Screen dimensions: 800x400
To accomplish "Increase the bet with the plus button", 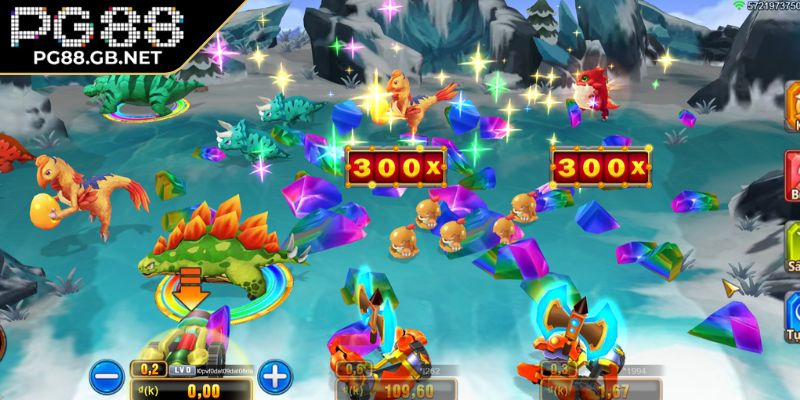I will (276, 377).
